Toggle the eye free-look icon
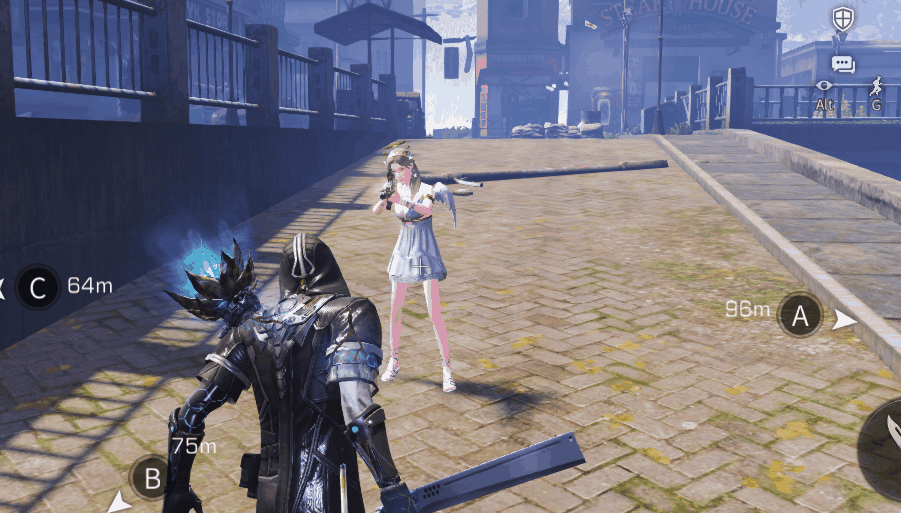This screenshot has width=901, height=513. point(824,87)
